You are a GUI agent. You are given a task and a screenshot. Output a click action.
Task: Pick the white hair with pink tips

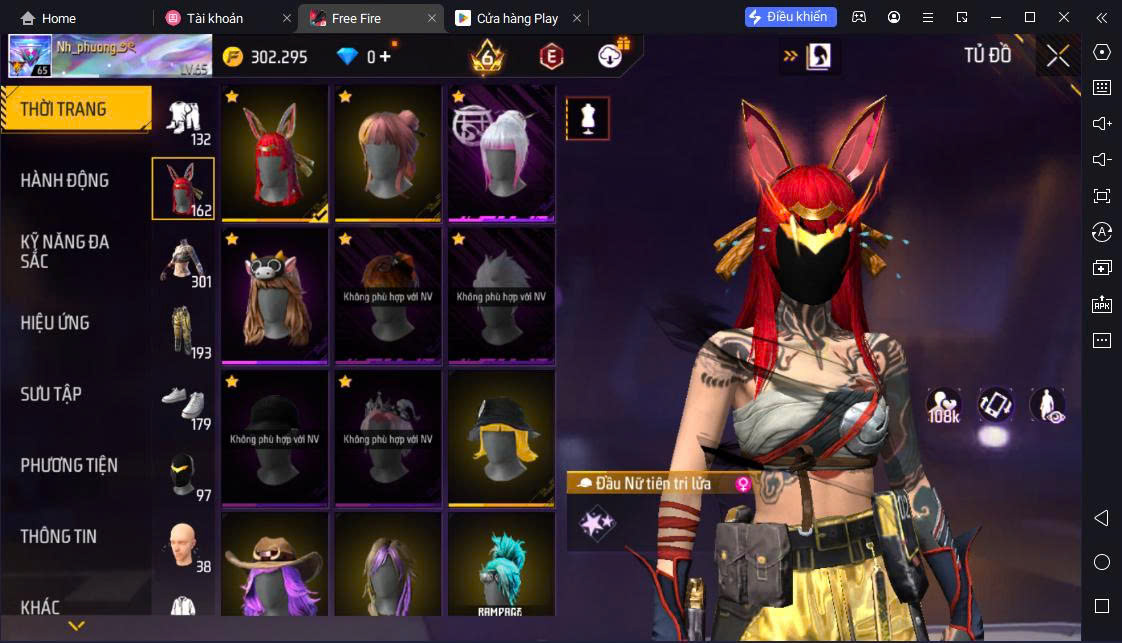coord(501,152)
